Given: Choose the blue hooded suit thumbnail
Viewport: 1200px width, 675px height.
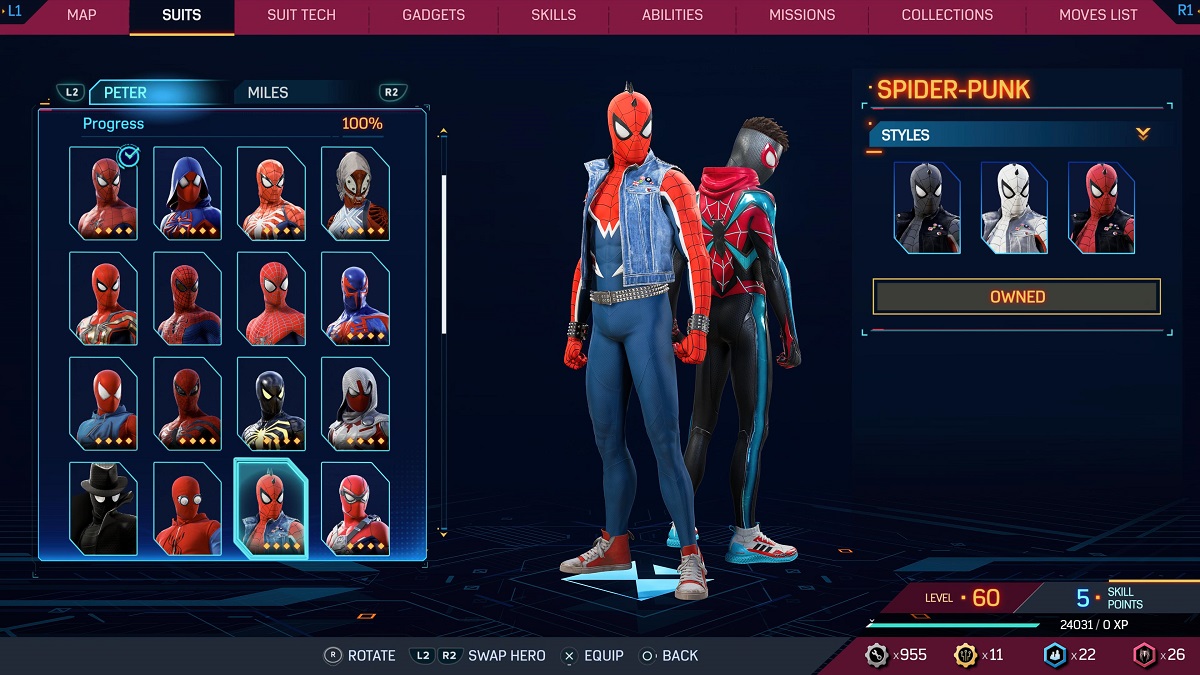Looking at the screenshot, I should click(x=187, y=193).
